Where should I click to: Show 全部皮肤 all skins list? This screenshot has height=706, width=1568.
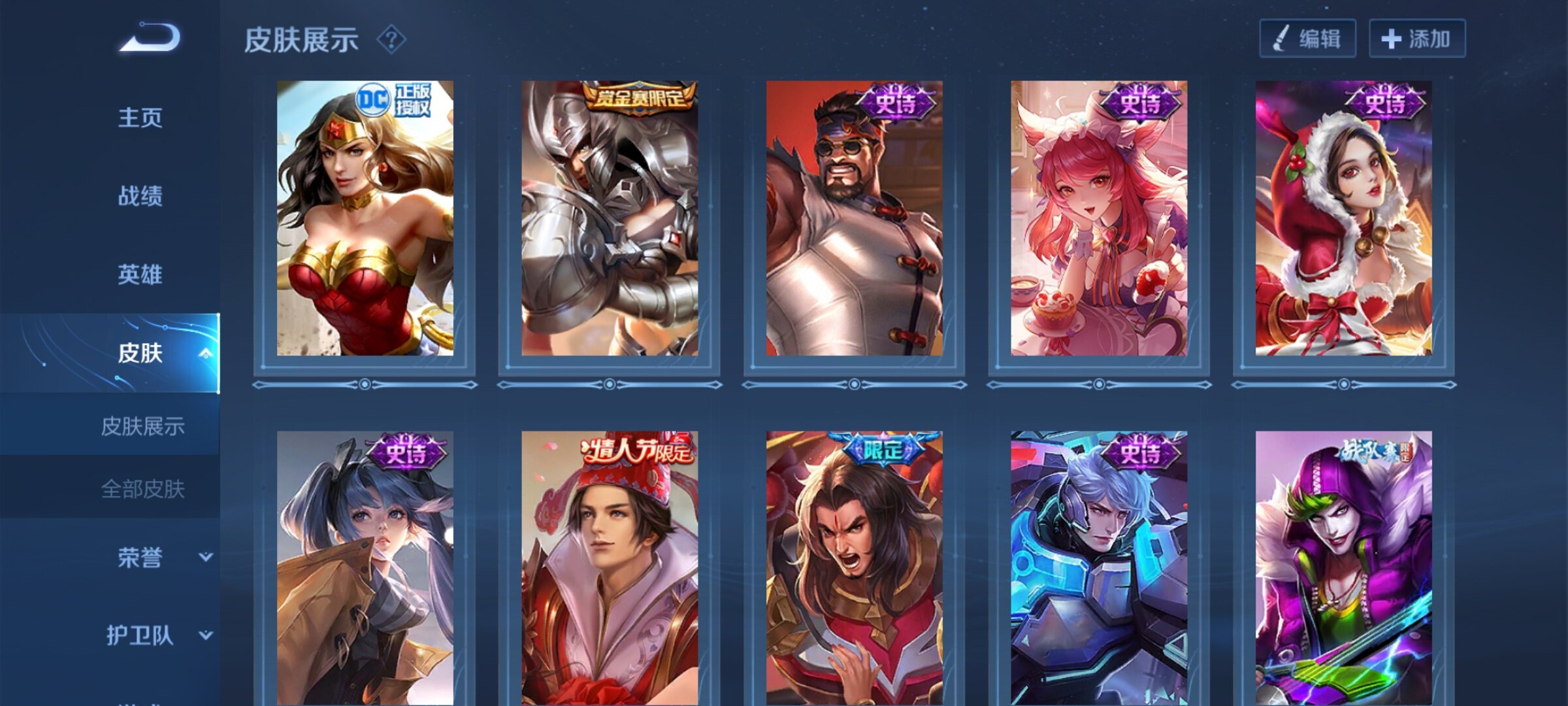pyautogui.click(x=142, y=489)
